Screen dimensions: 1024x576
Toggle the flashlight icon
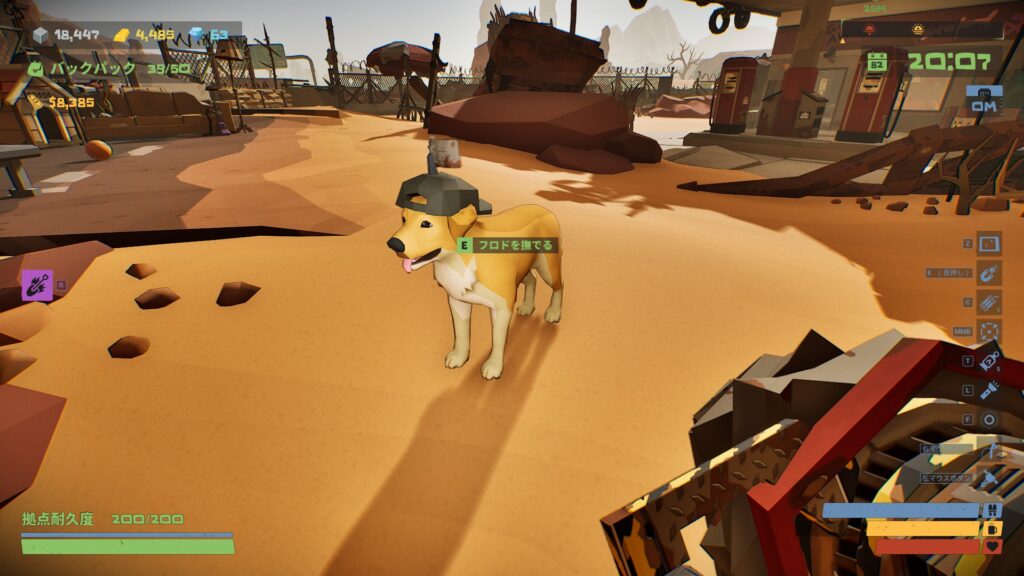989,390
